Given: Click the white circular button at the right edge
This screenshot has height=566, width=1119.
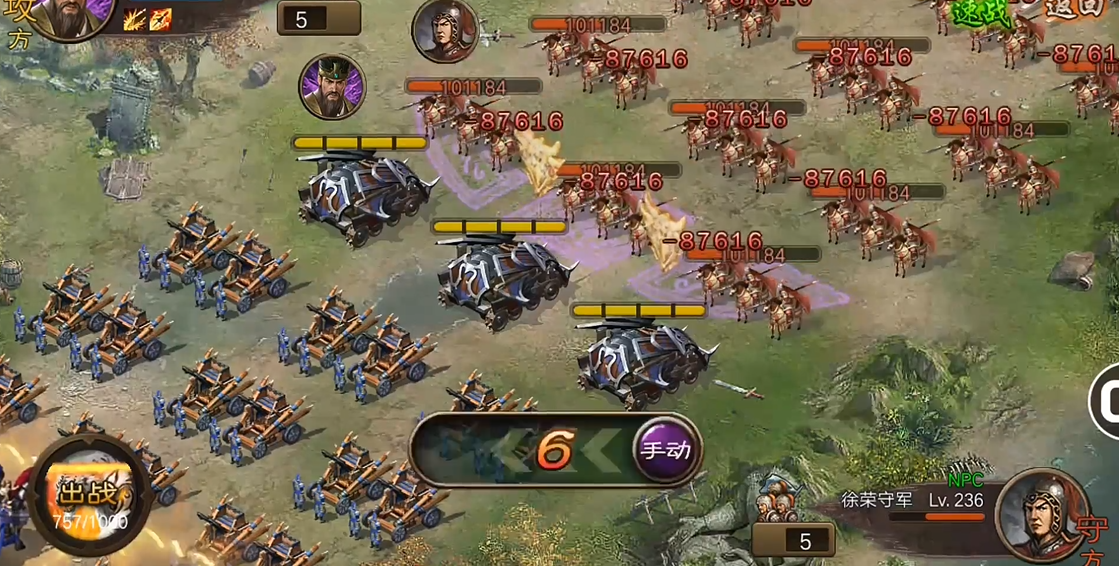Looking at the screenshot, I should [1107, 401].
